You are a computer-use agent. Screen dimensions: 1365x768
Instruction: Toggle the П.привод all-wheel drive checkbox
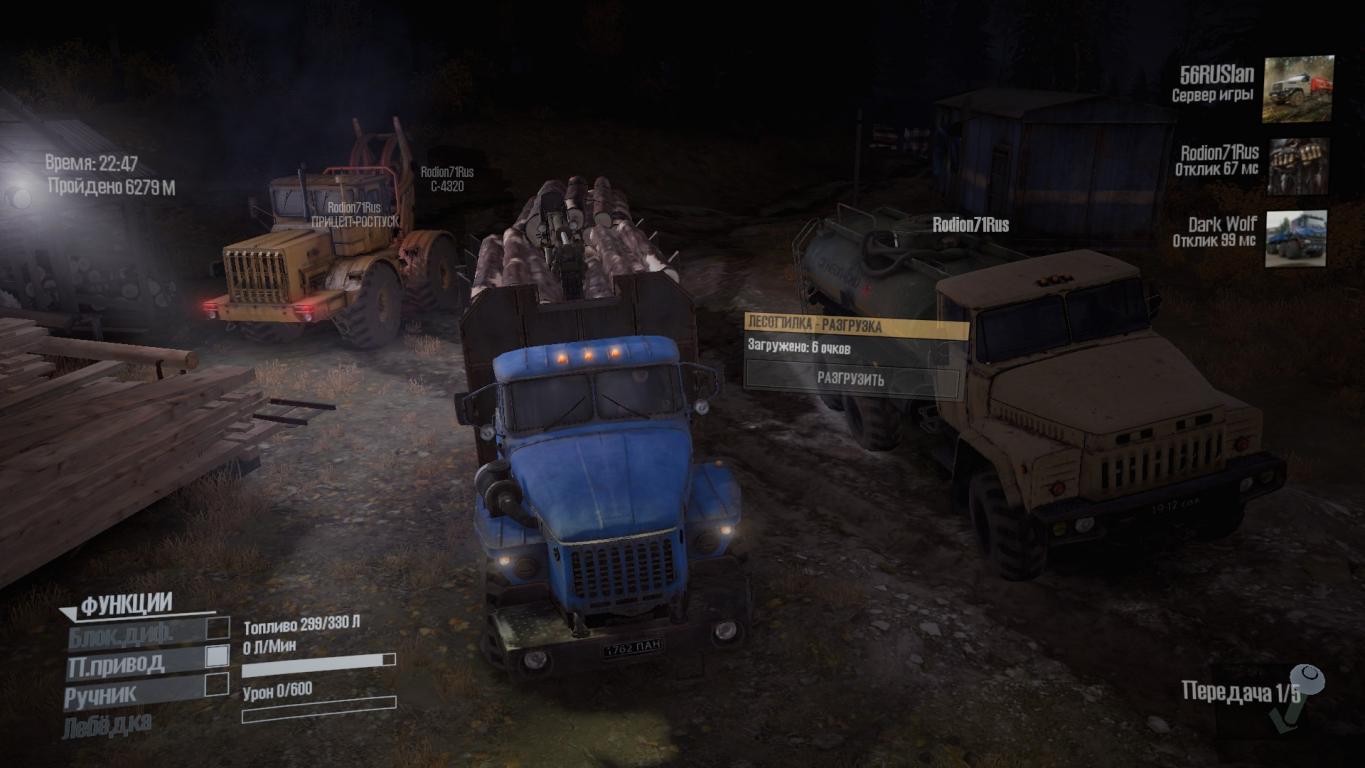click(217, 657)
